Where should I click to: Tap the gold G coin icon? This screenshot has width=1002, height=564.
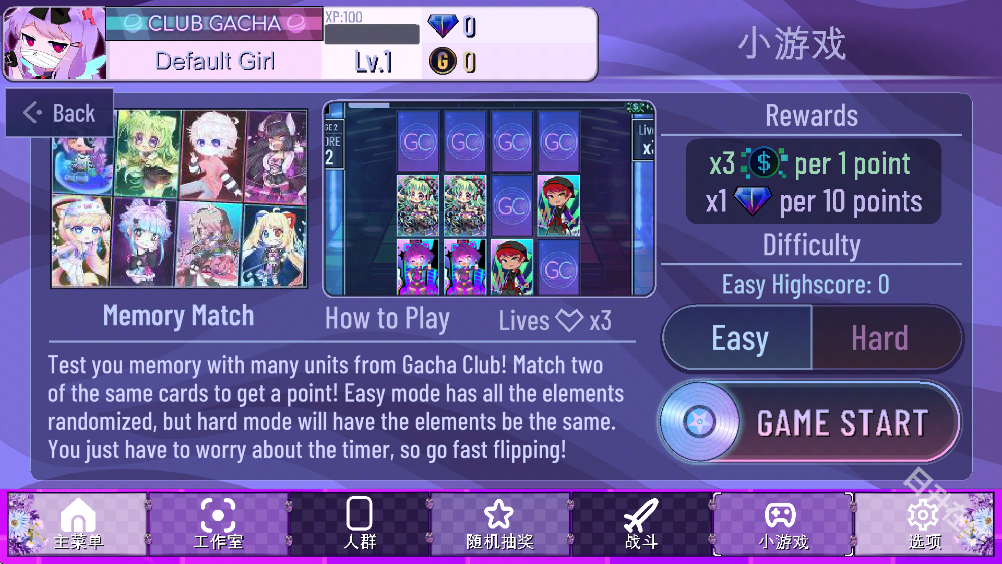click(x=442, y=62)
